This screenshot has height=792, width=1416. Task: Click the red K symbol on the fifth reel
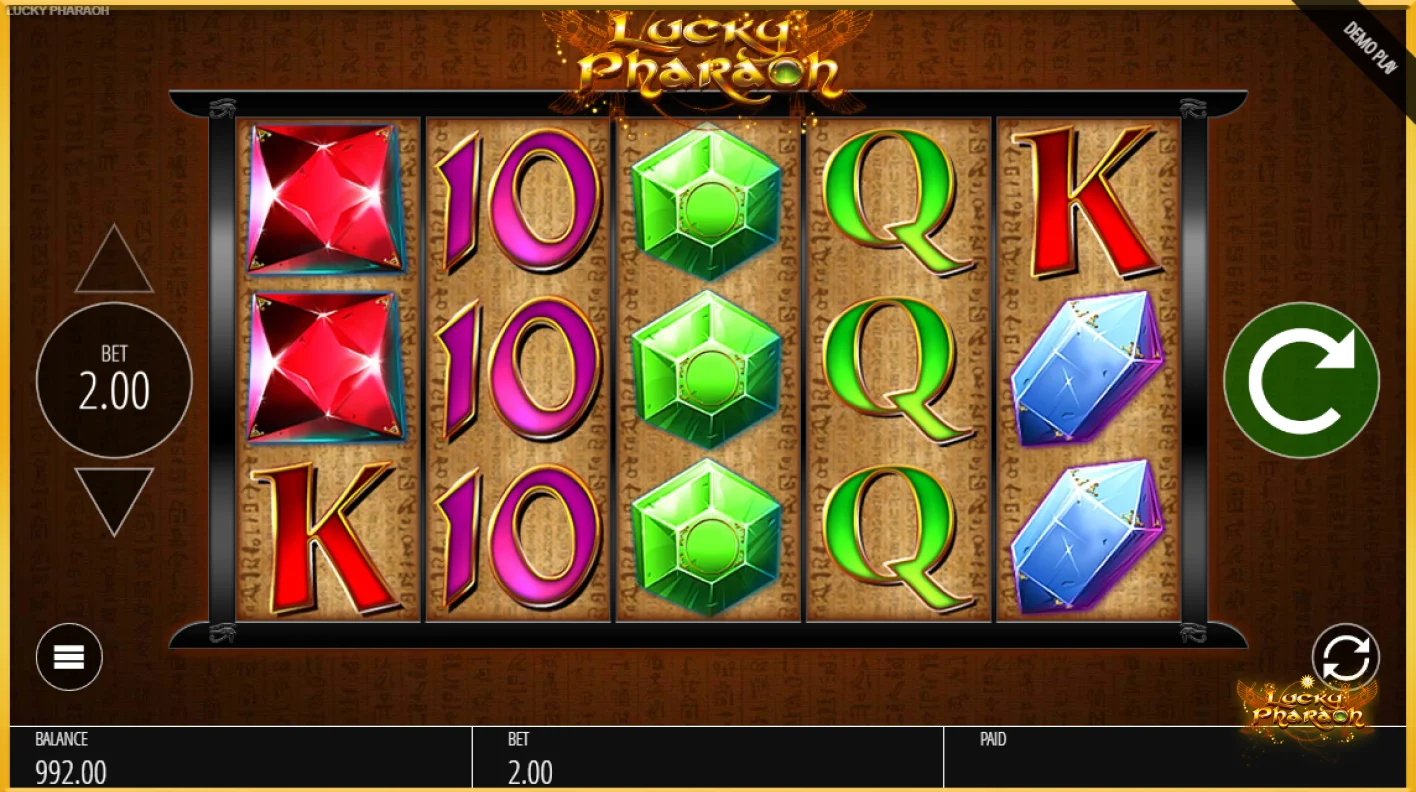[x=1086, y=200]
